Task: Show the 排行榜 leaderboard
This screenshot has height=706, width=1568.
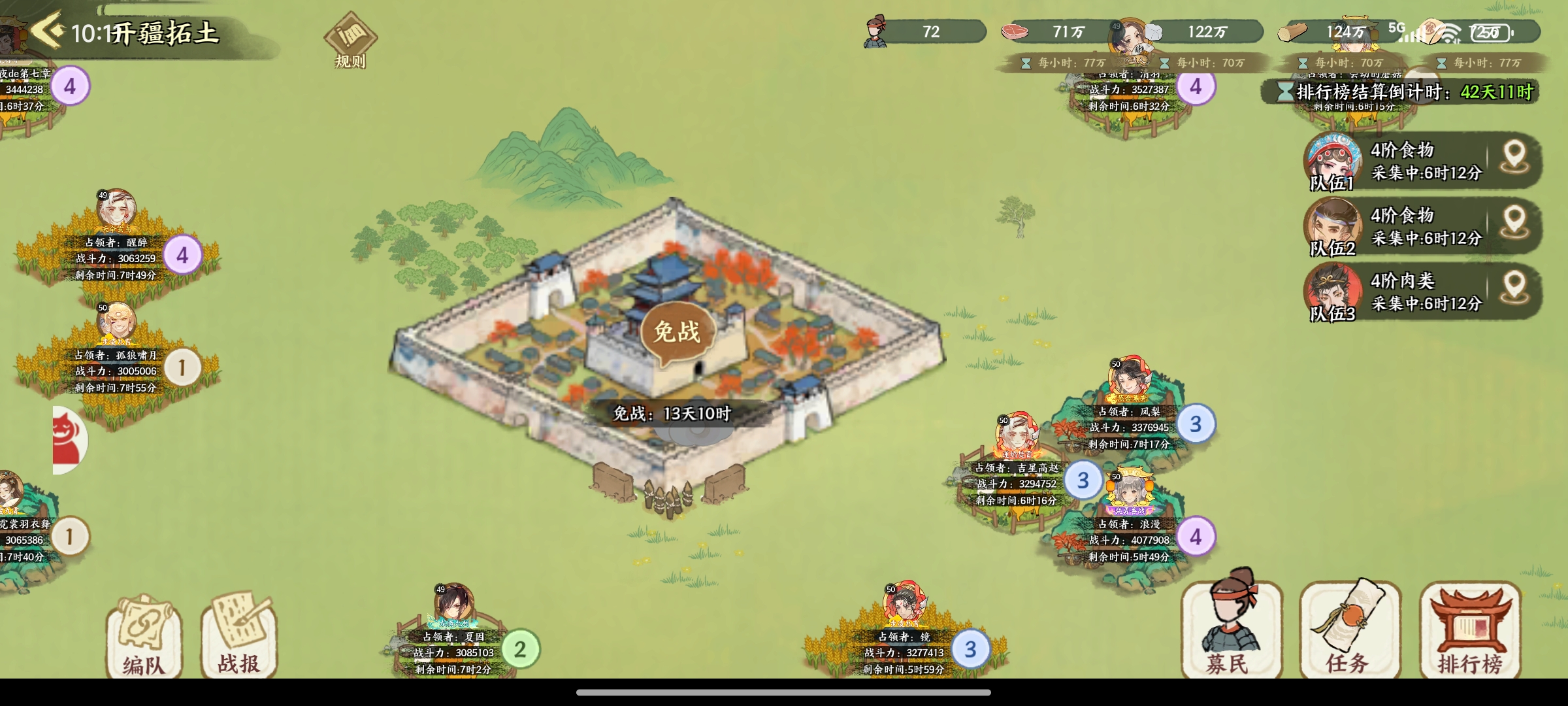Action: tap(1470, 631)
